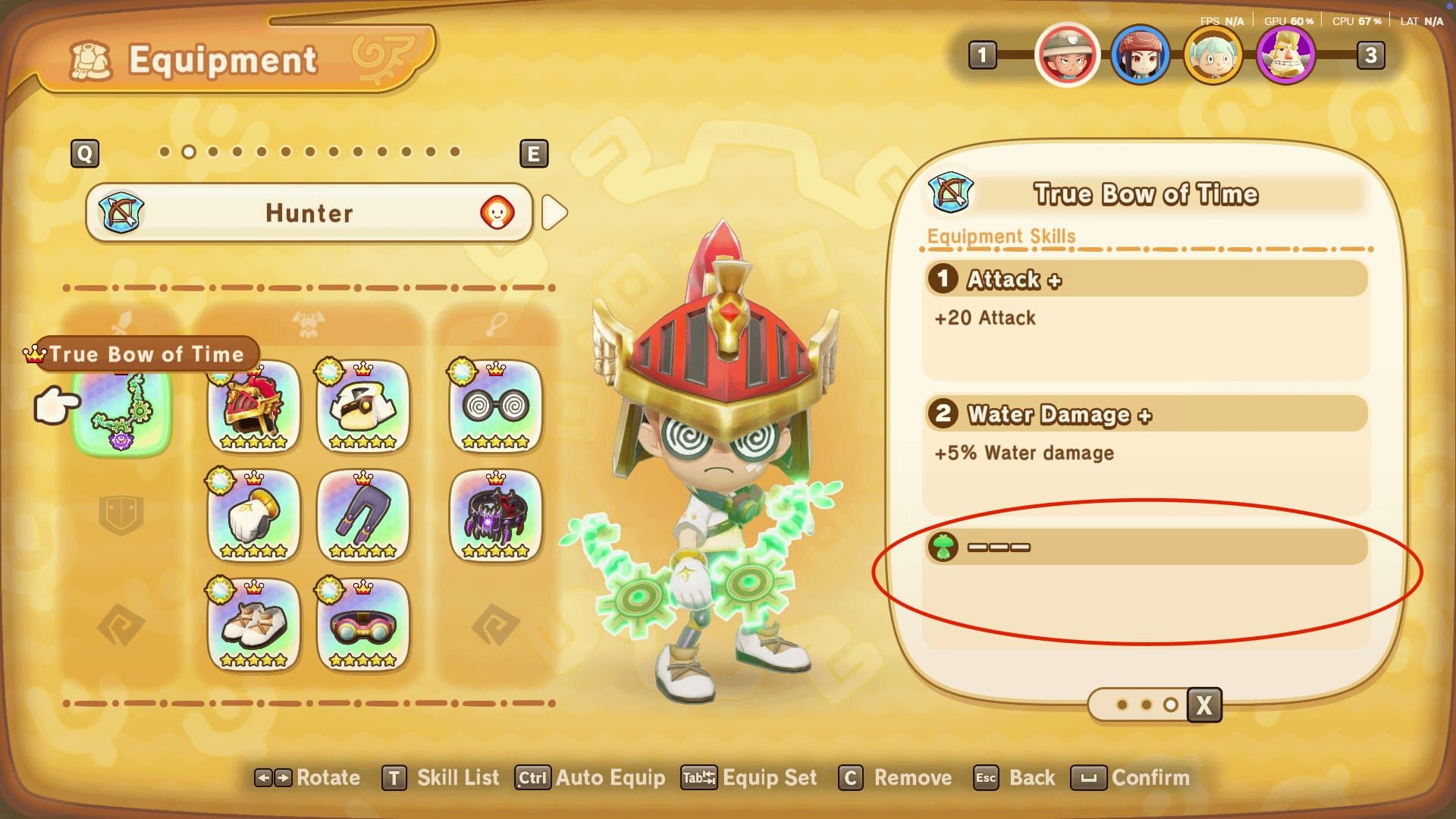Image resolution: width=1456 pixels, height=819 pixels.
Task: Choose the dark spider accessory slot
Action: point(495,516)
